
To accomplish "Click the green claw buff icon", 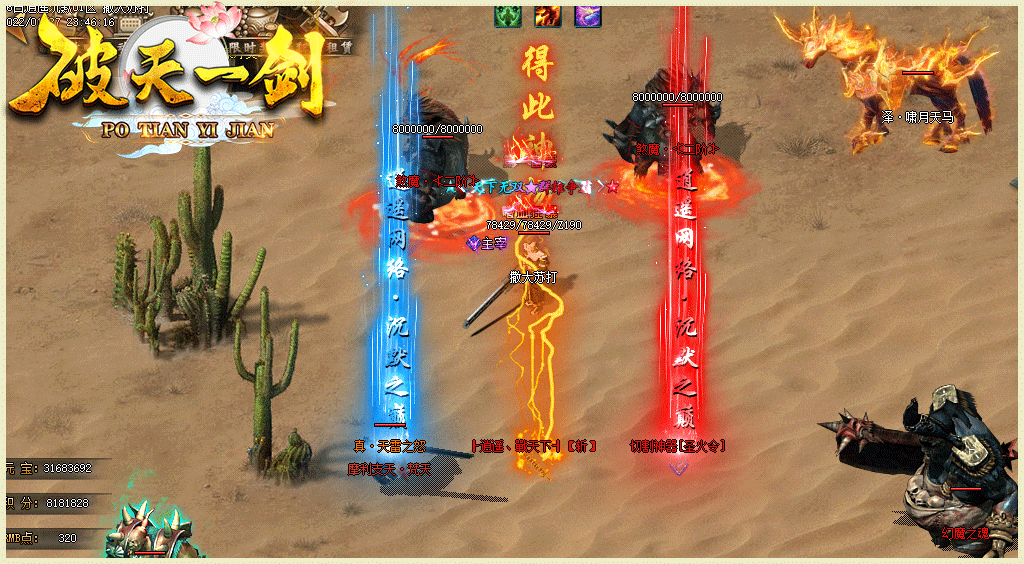I will [508, 15].
